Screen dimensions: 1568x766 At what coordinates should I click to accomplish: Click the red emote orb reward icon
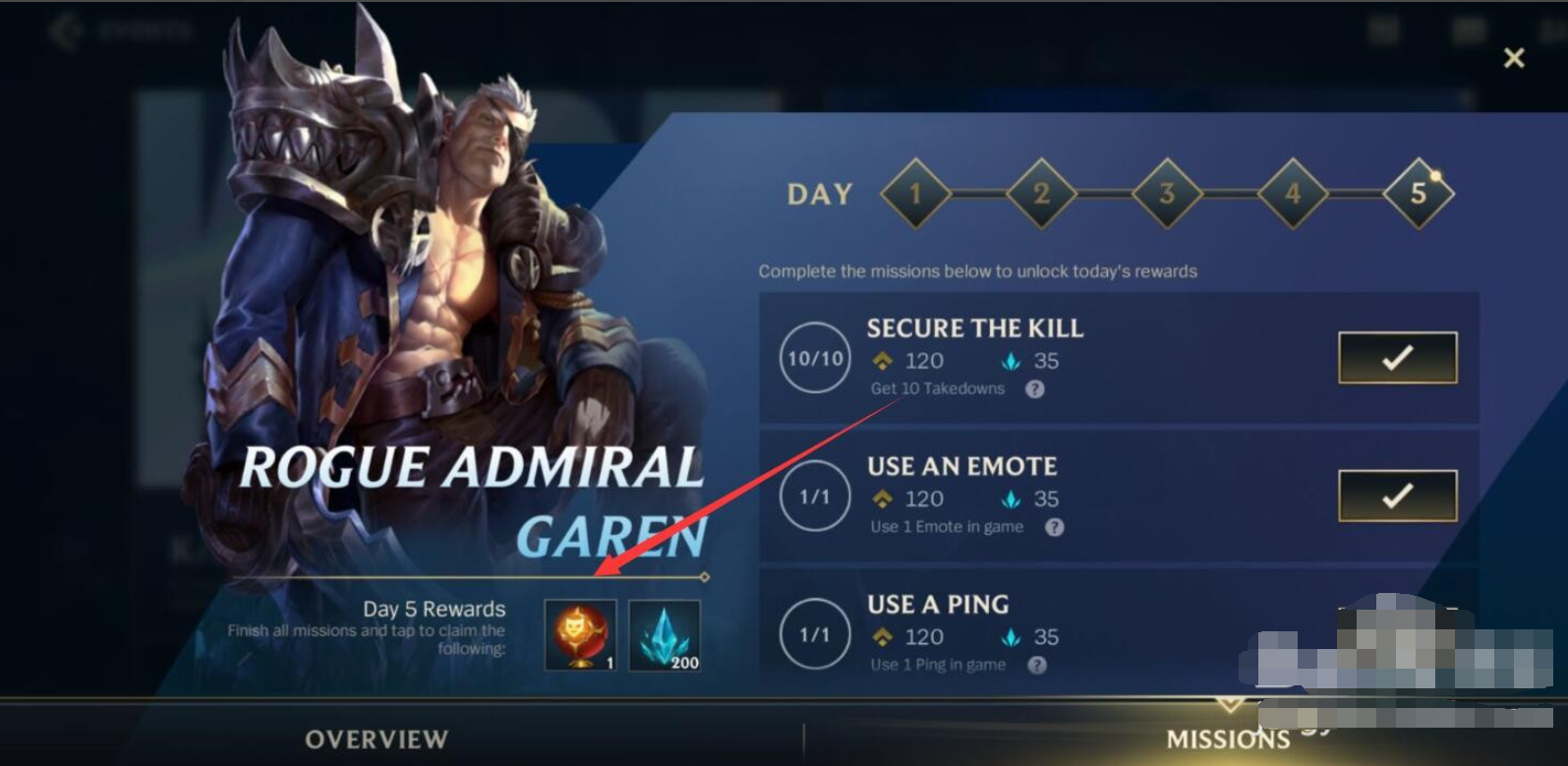point(579,637)
